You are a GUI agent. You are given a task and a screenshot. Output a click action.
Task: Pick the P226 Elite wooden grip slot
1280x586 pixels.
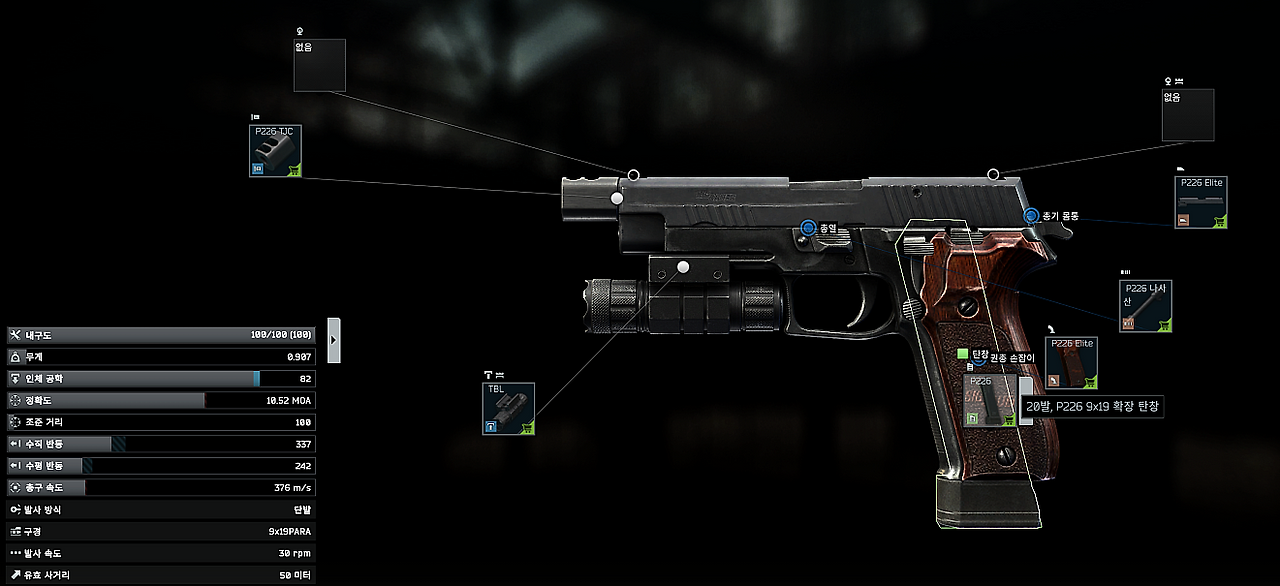click(1071, 363)
